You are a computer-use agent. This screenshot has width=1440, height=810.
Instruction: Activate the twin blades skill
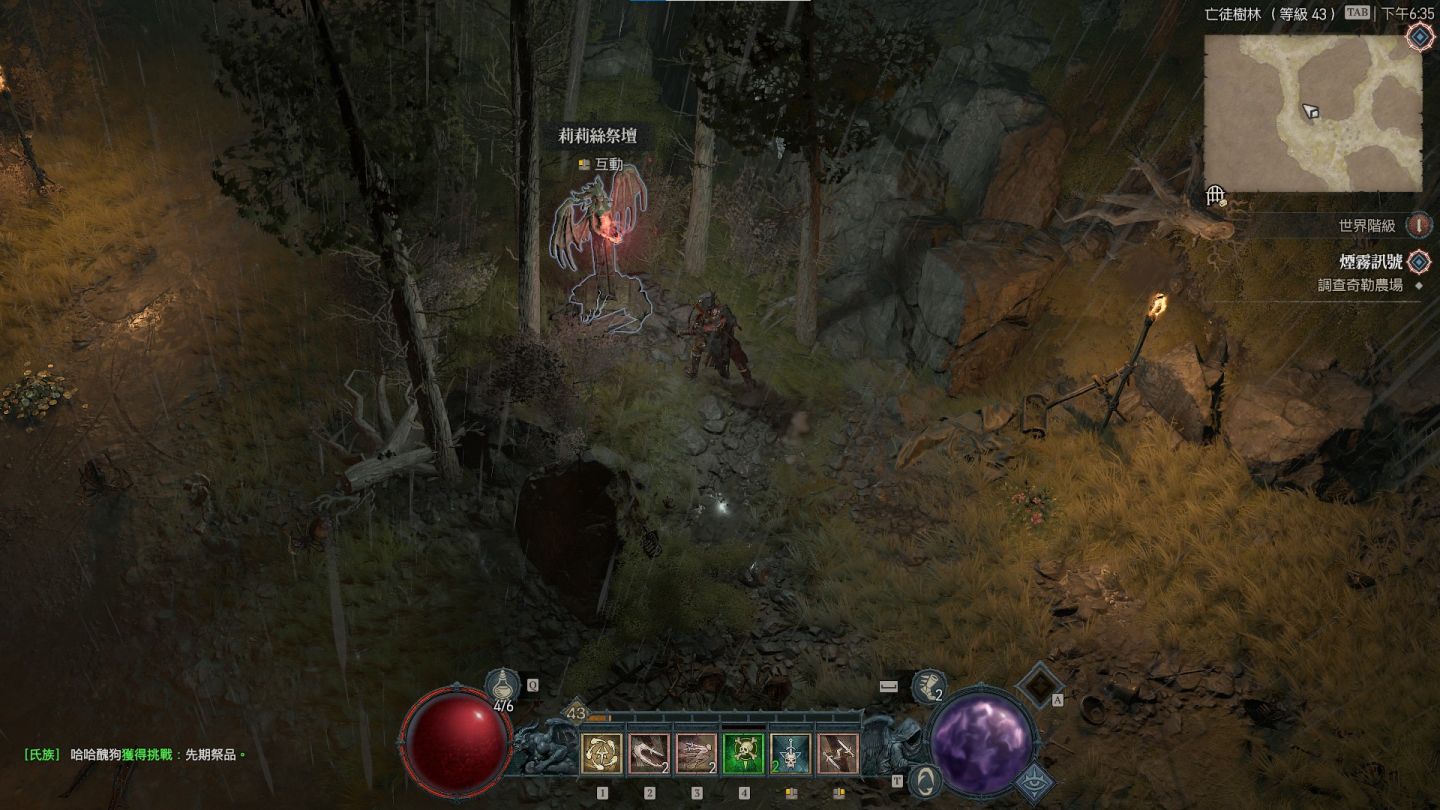click(x=837, y=754)
